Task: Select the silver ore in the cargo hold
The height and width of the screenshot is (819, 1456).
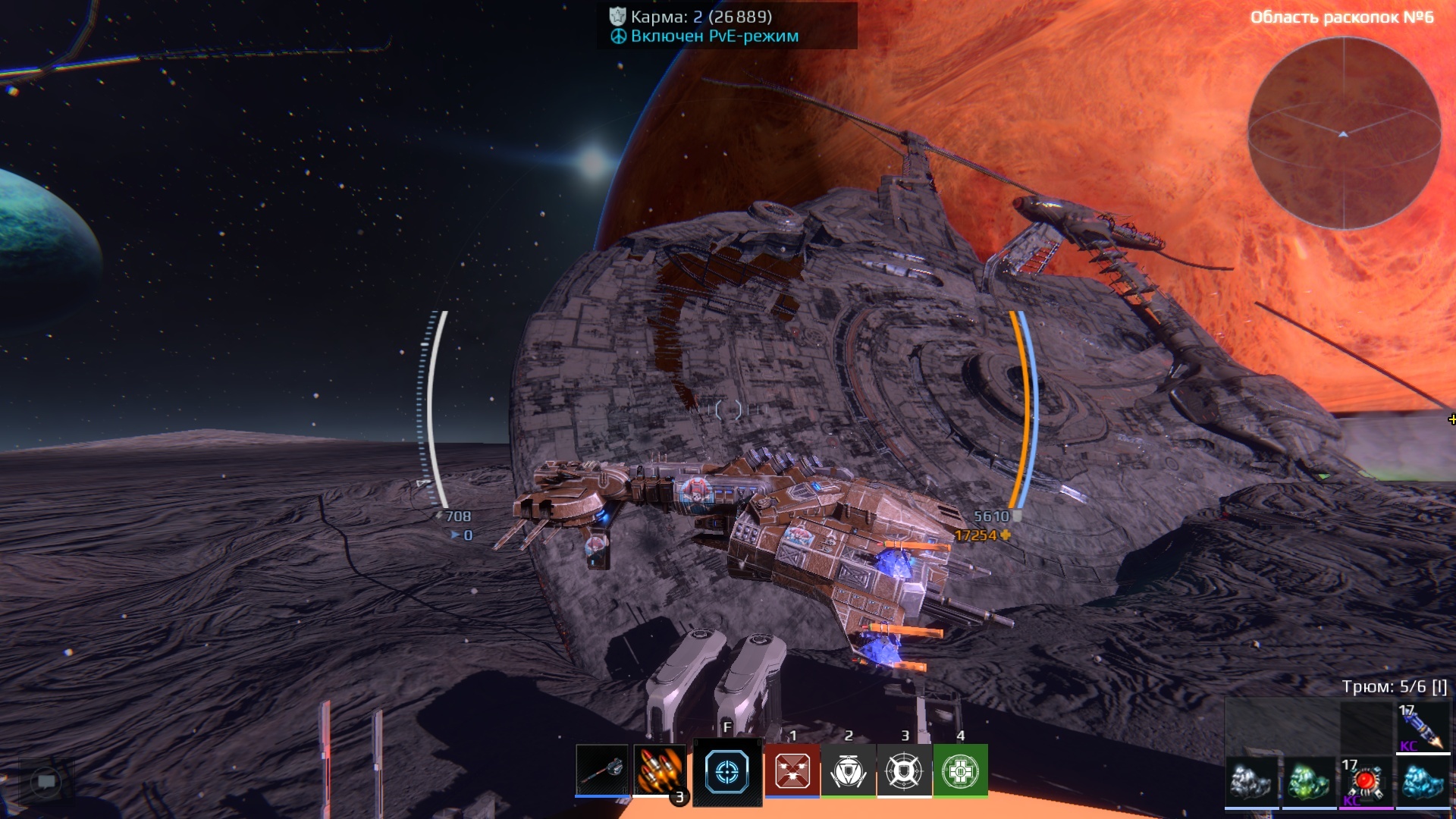Action: [1252, 781]
